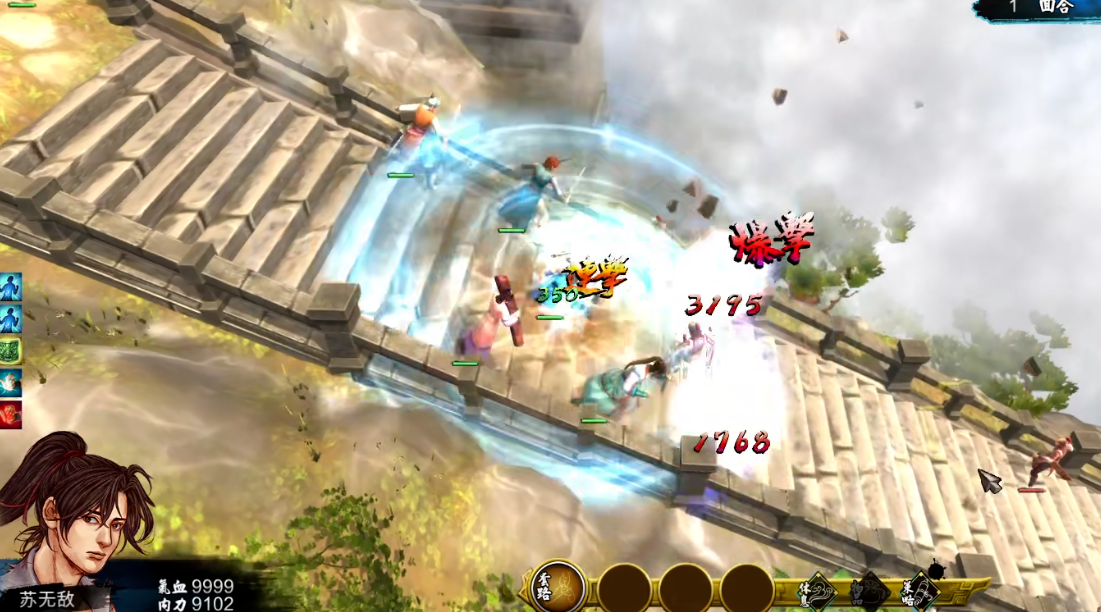The width and height of the screenshot is (1101, 612).
Task: Open the 套路 skill routine button
Action: [x=558, y=587]
